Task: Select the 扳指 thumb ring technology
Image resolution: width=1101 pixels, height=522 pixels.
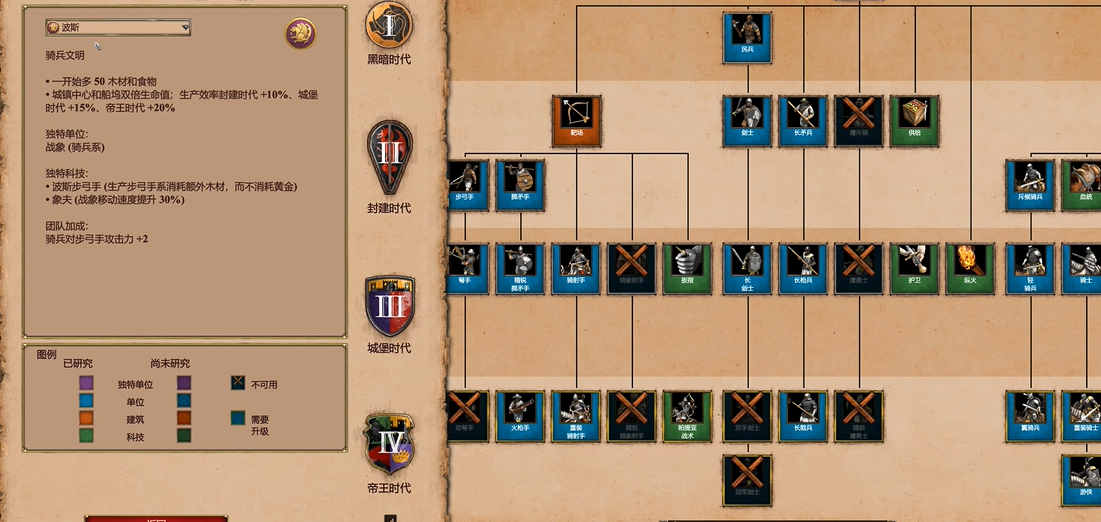Action: coord(687,268)
